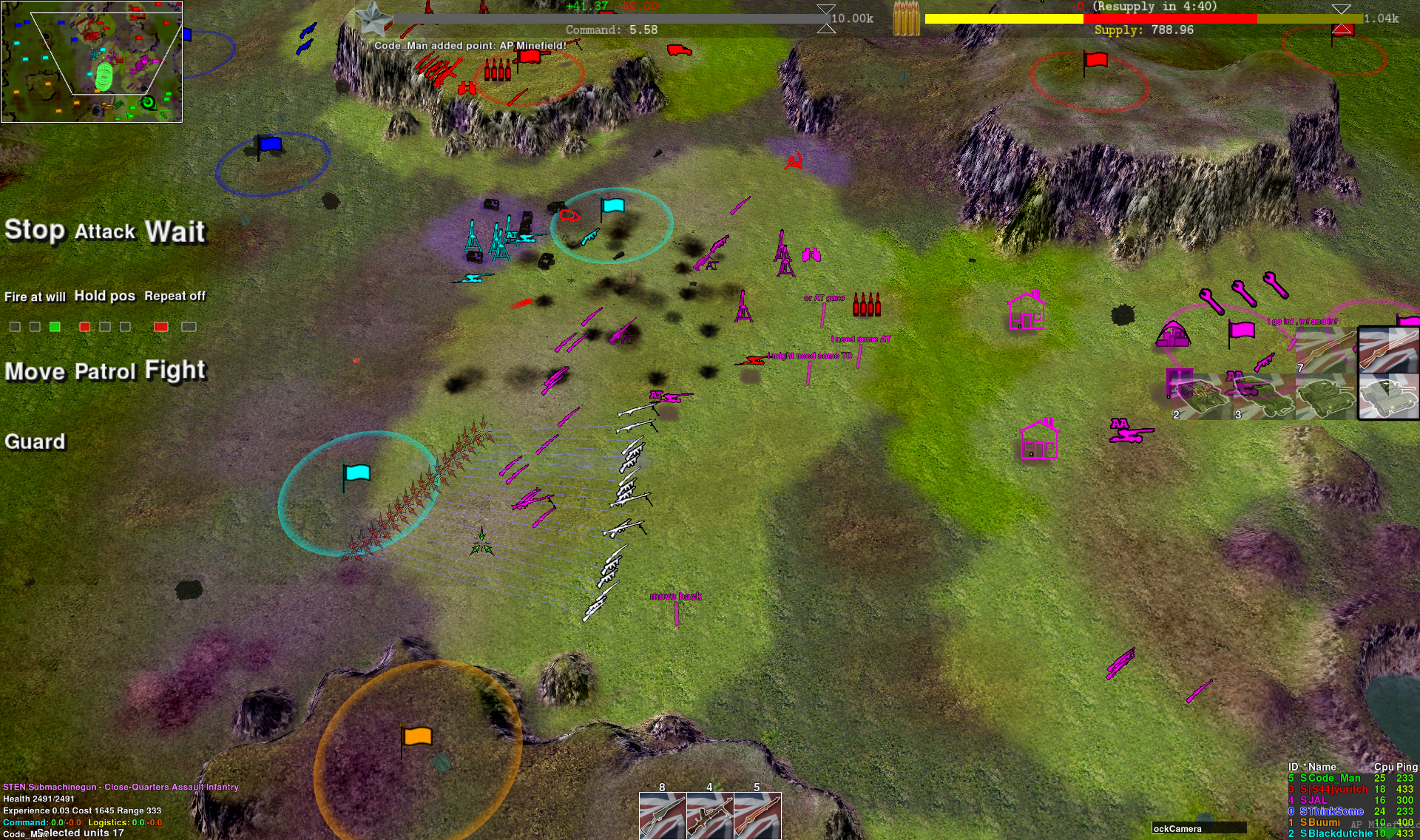Screen dimensions: 1420x840
Task: Choose the Attack command
Action: (x=105, y=232)
